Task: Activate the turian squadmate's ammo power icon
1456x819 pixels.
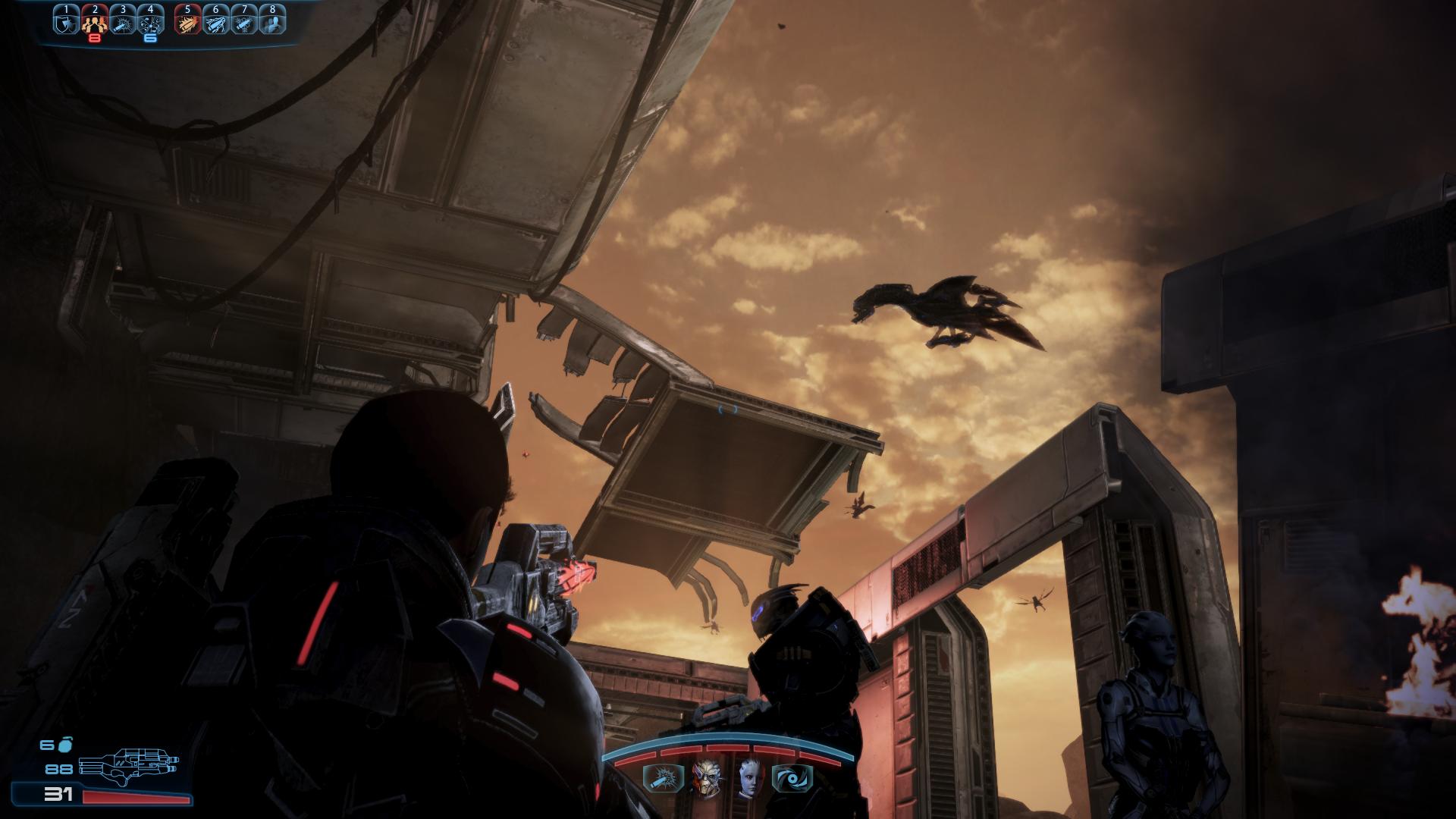Action: pyautogui.click(x=658, y=778)
